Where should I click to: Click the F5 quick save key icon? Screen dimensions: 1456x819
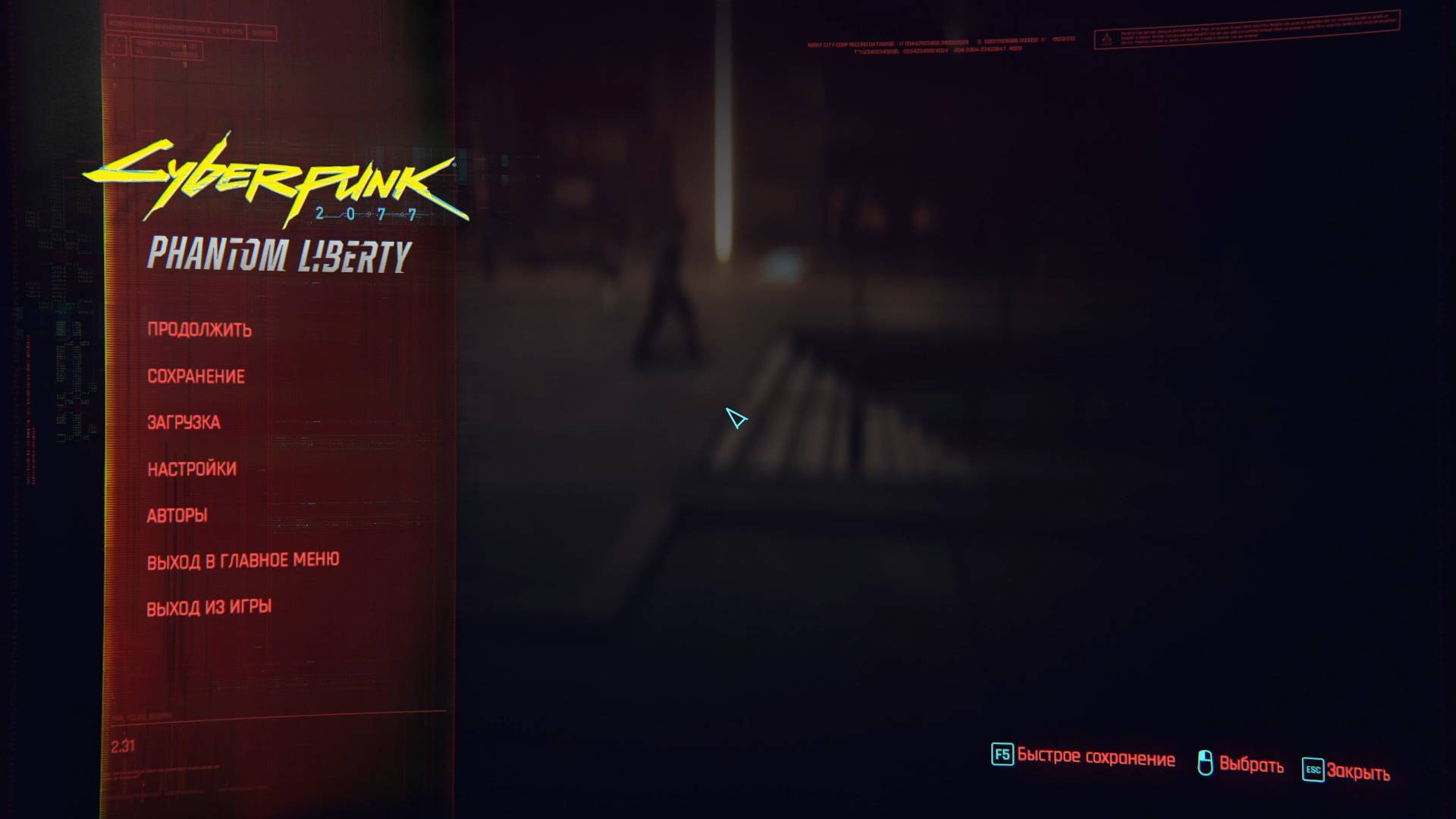point(1003,758)
